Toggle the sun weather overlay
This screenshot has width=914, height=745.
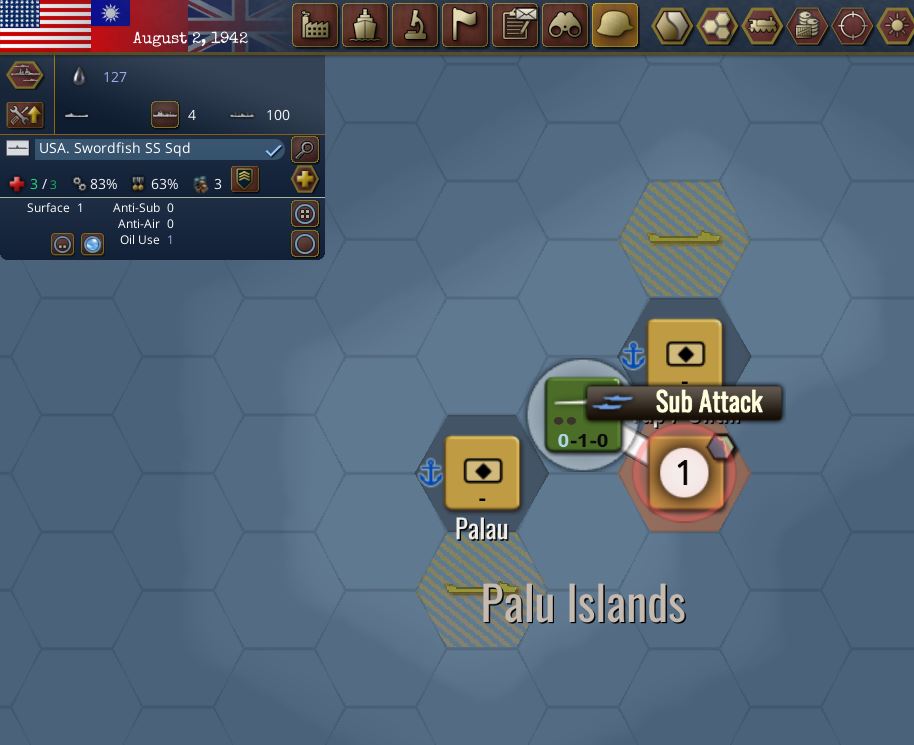[x=895, y=26]
